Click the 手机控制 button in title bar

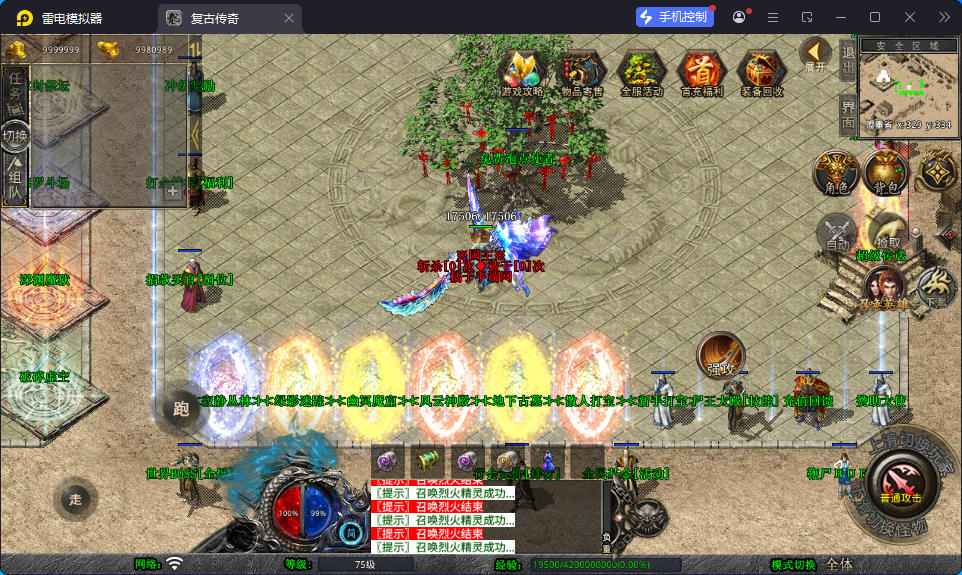tap(675, 17)
